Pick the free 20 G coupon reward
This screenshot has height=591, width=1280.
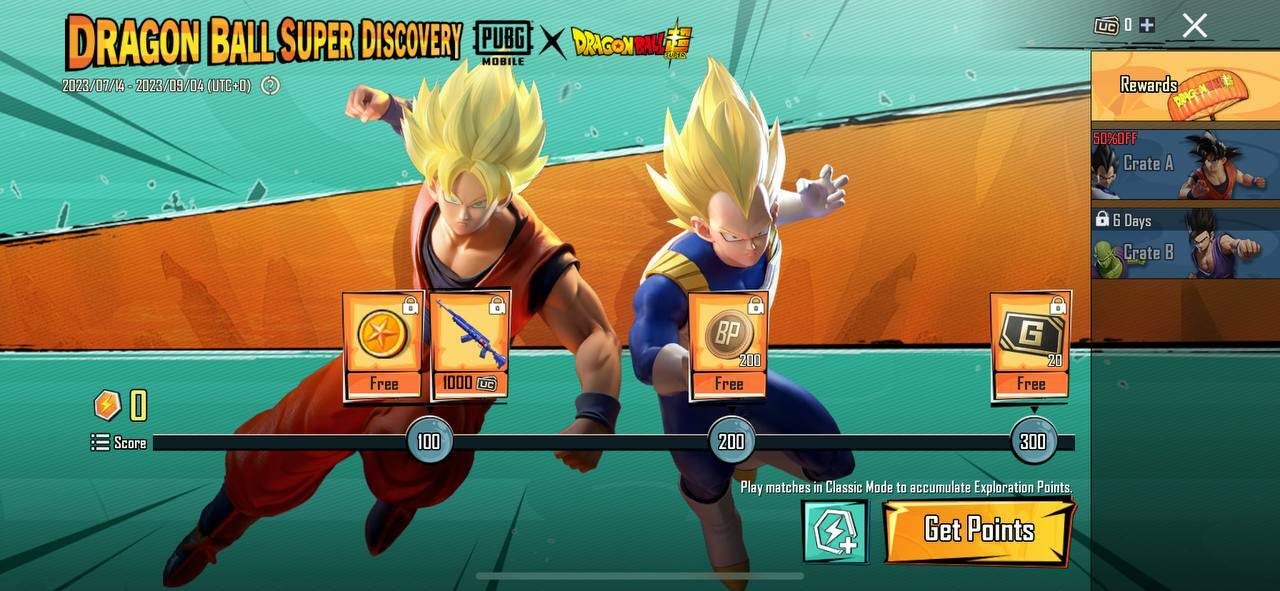coord(1031,346)
